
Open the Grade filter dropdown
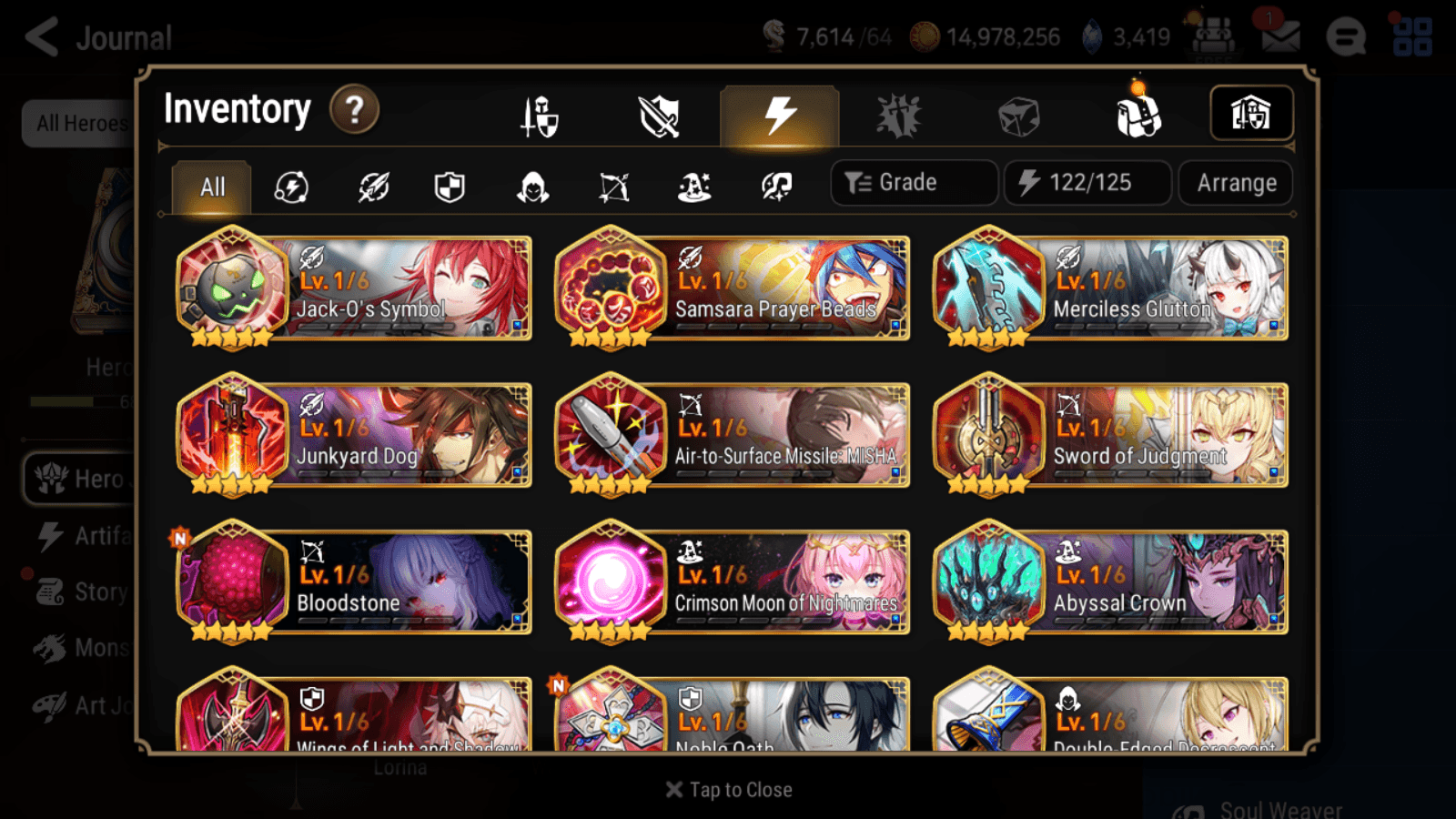click(x=913, y=182)
